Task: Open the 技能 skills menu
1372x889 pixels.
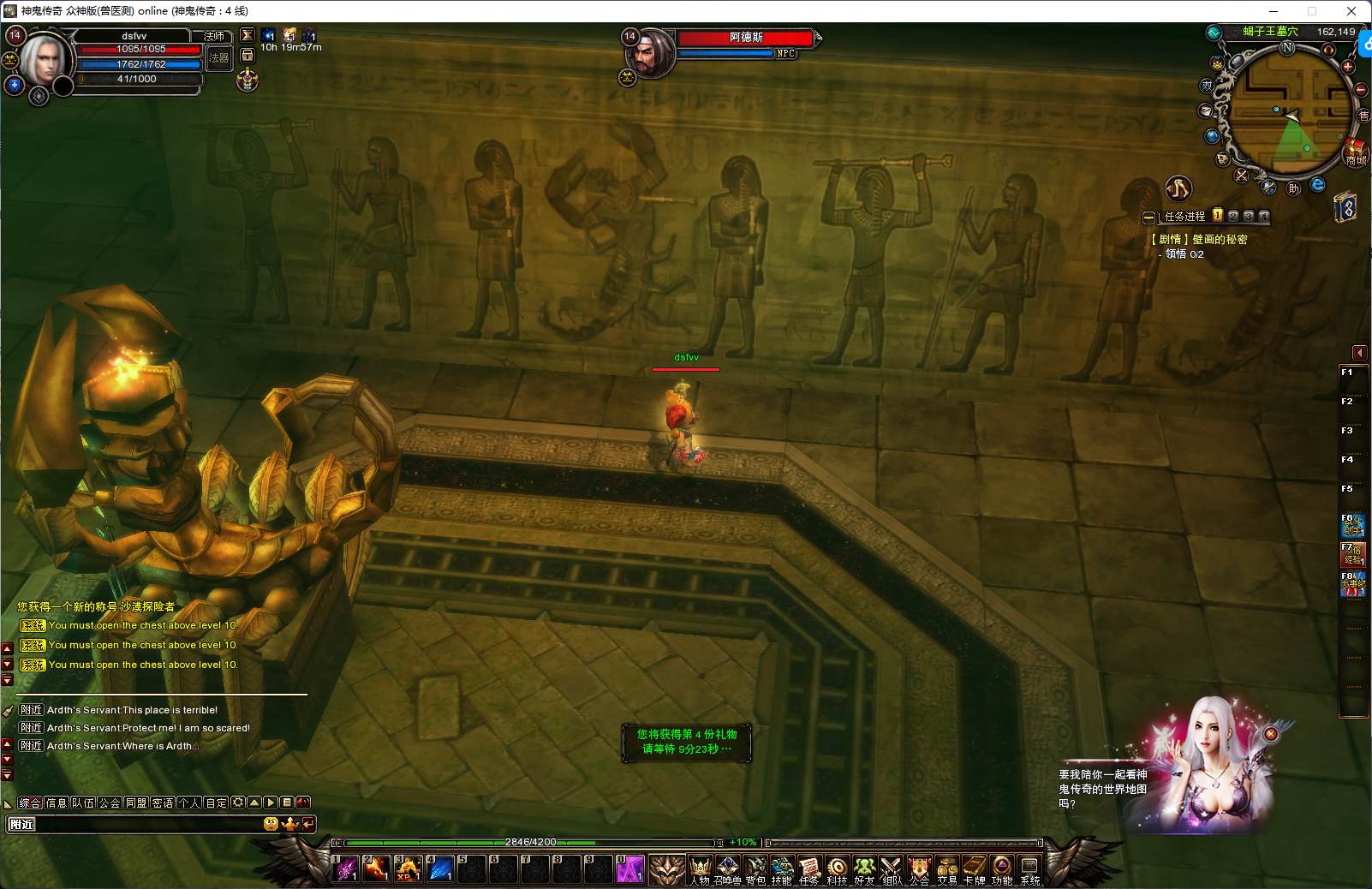Action: coord(782,868)
